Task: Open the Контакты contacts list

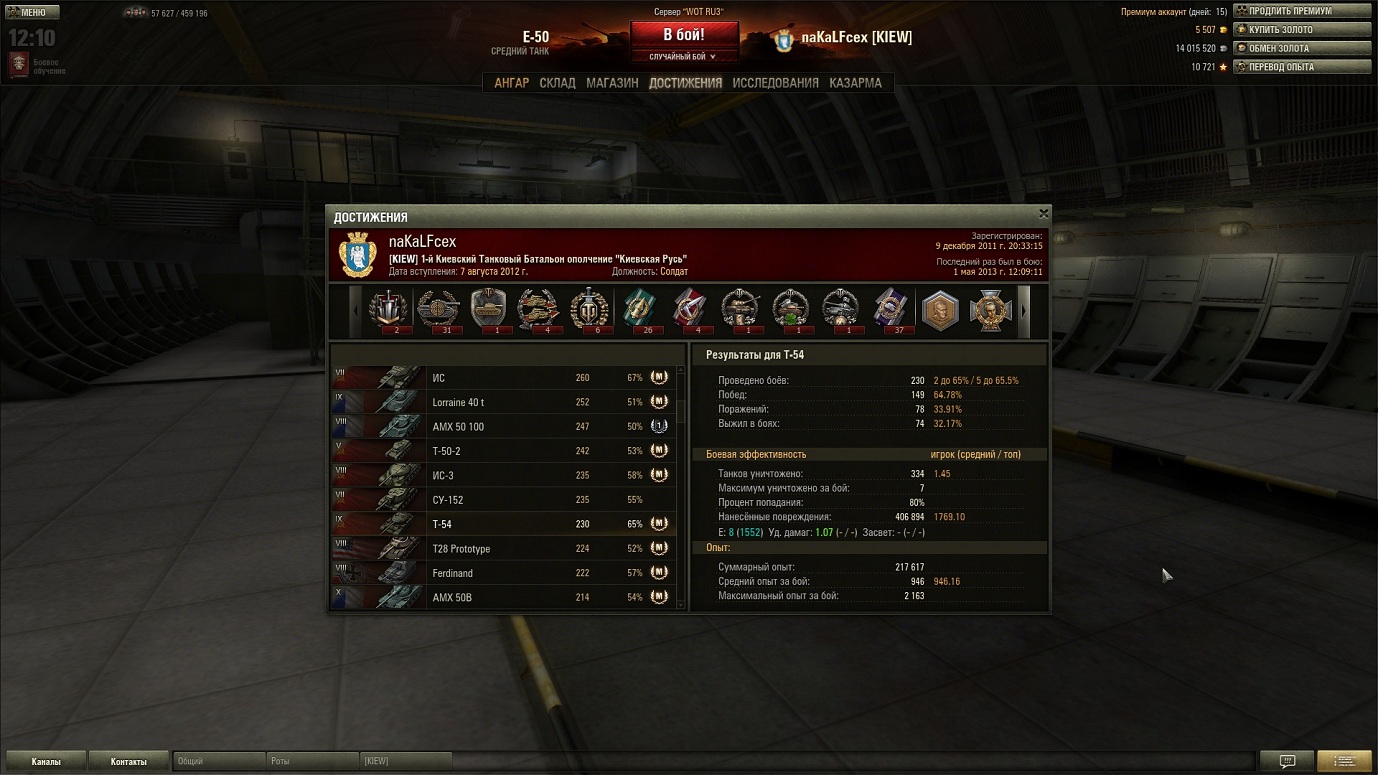Action: click(x=129, y=762)
